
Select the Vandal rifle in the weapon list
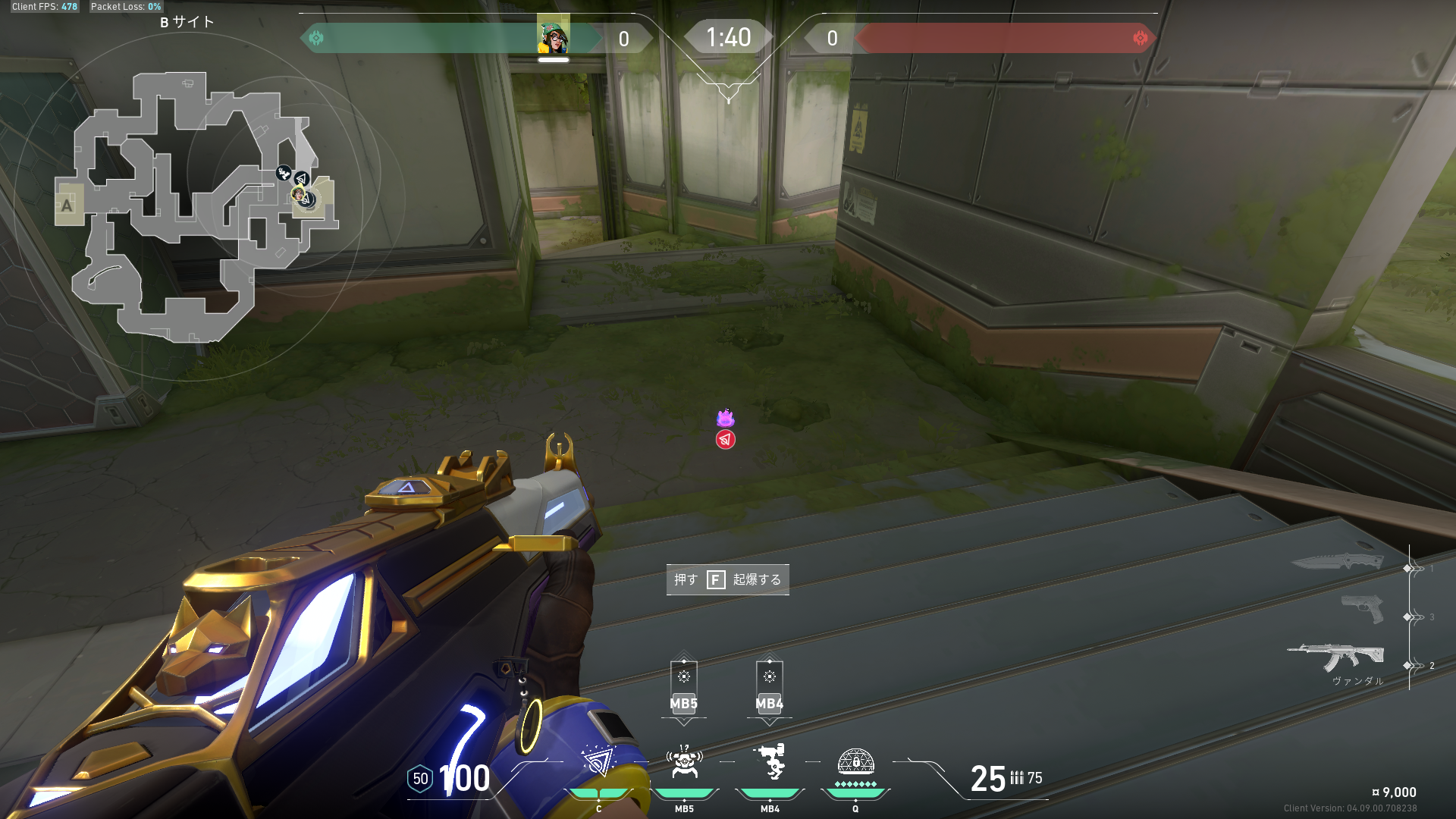(1336, 657)
